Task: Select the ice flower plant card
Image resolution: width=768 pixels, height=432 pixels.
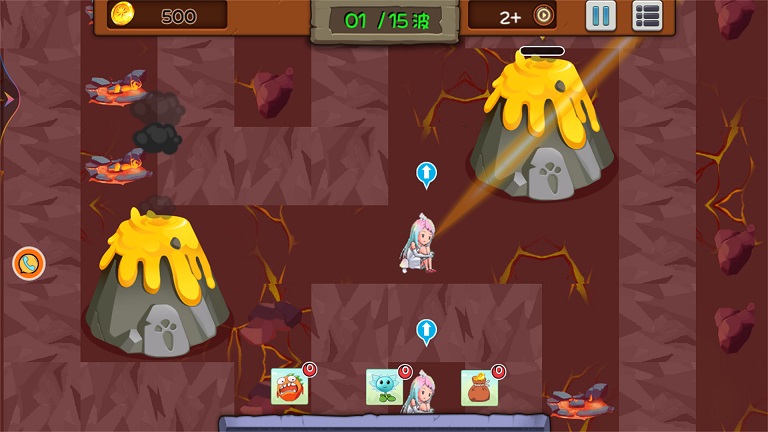Action: point(383,386)
